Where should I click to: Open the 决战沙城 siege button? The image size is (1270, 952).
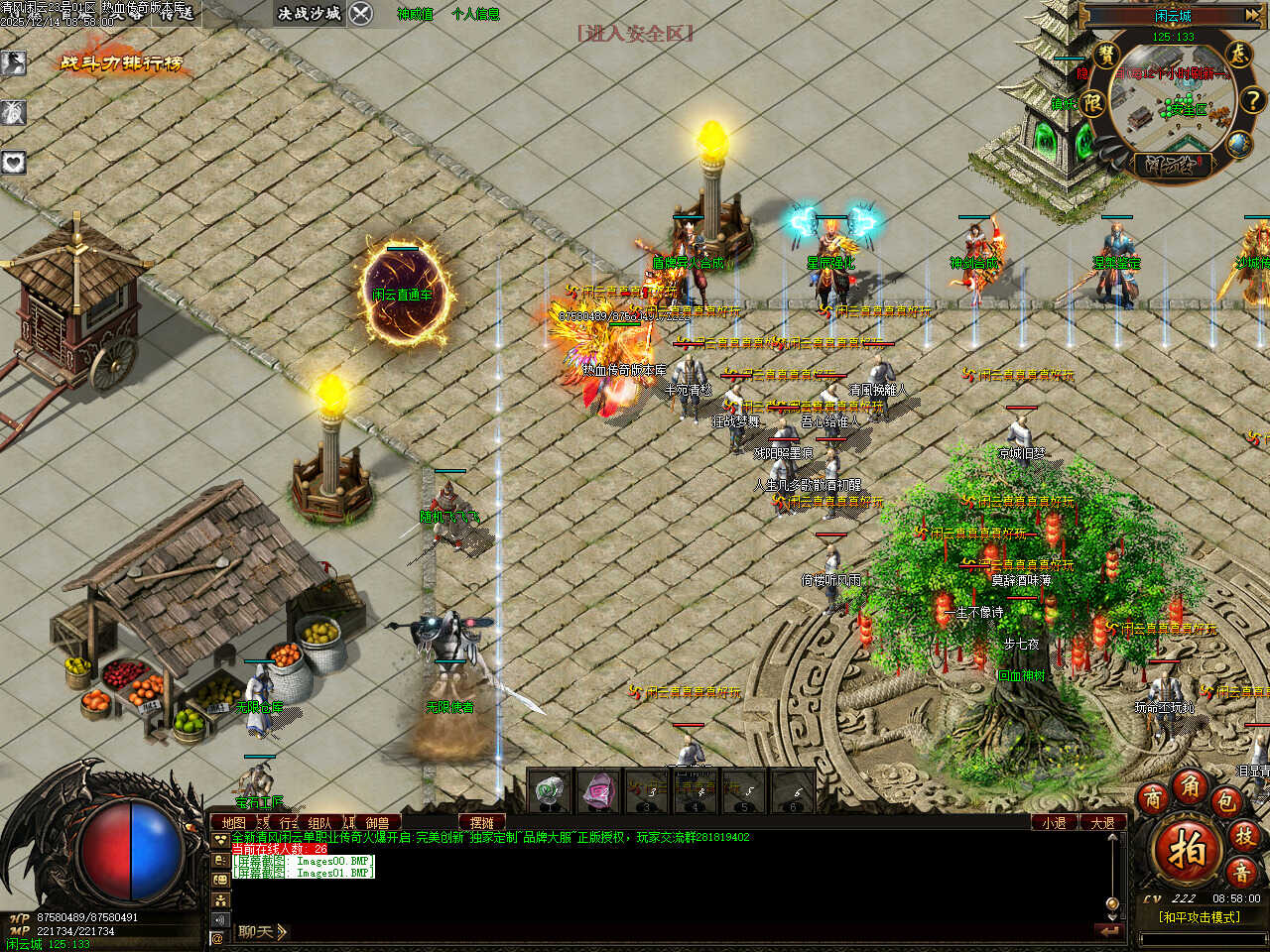coord(309,13)
